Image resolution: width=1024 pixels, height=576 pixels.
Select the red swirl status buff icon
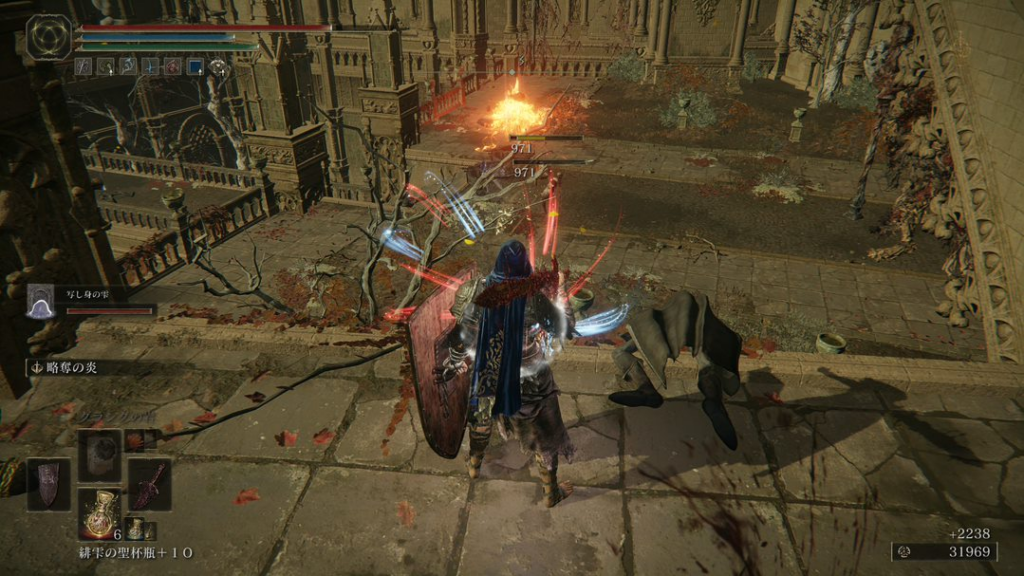tap(174, 67)
